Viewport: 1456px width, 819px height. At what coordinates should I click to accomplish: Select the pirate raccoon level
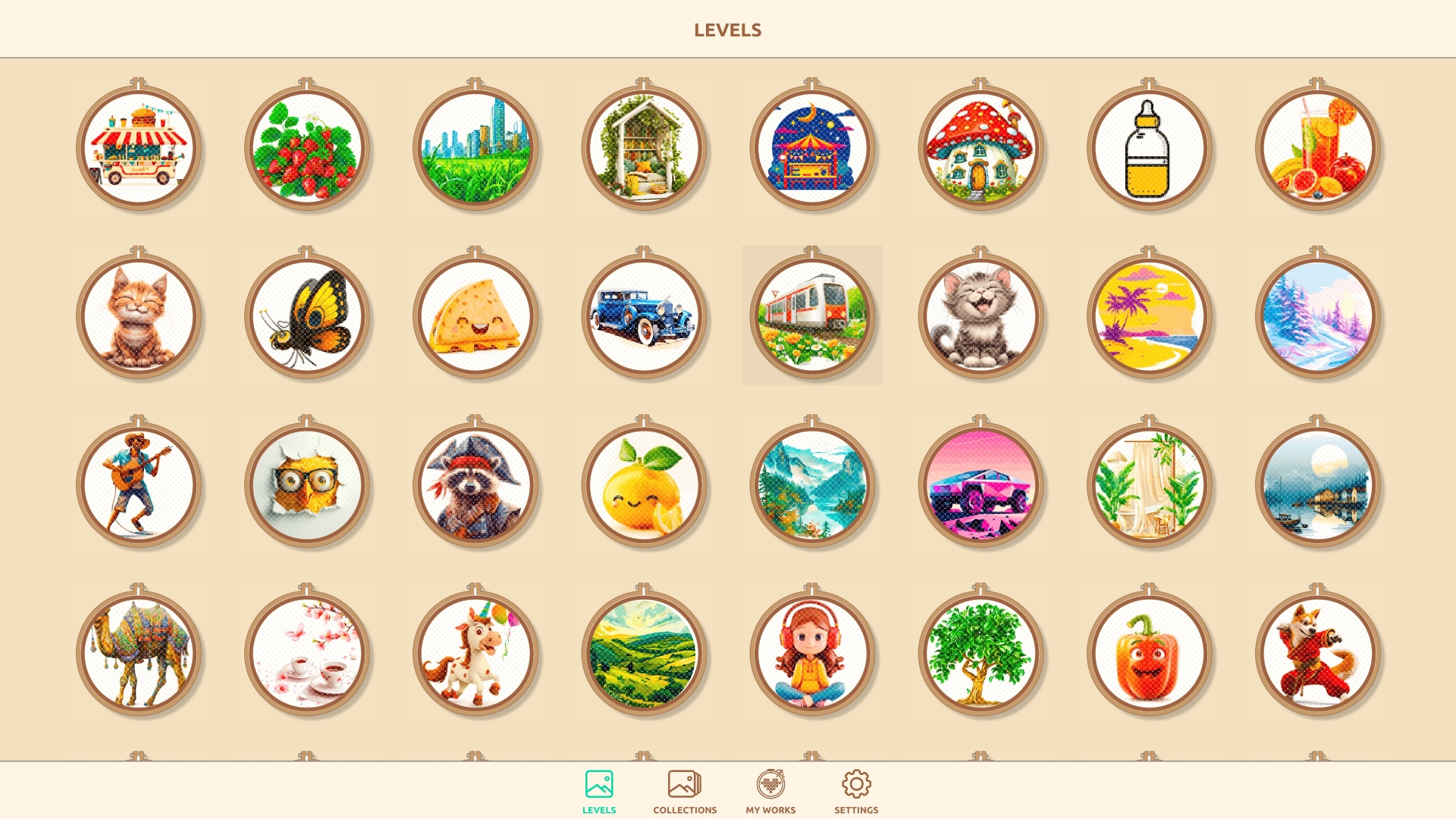[x=476, y=485]
